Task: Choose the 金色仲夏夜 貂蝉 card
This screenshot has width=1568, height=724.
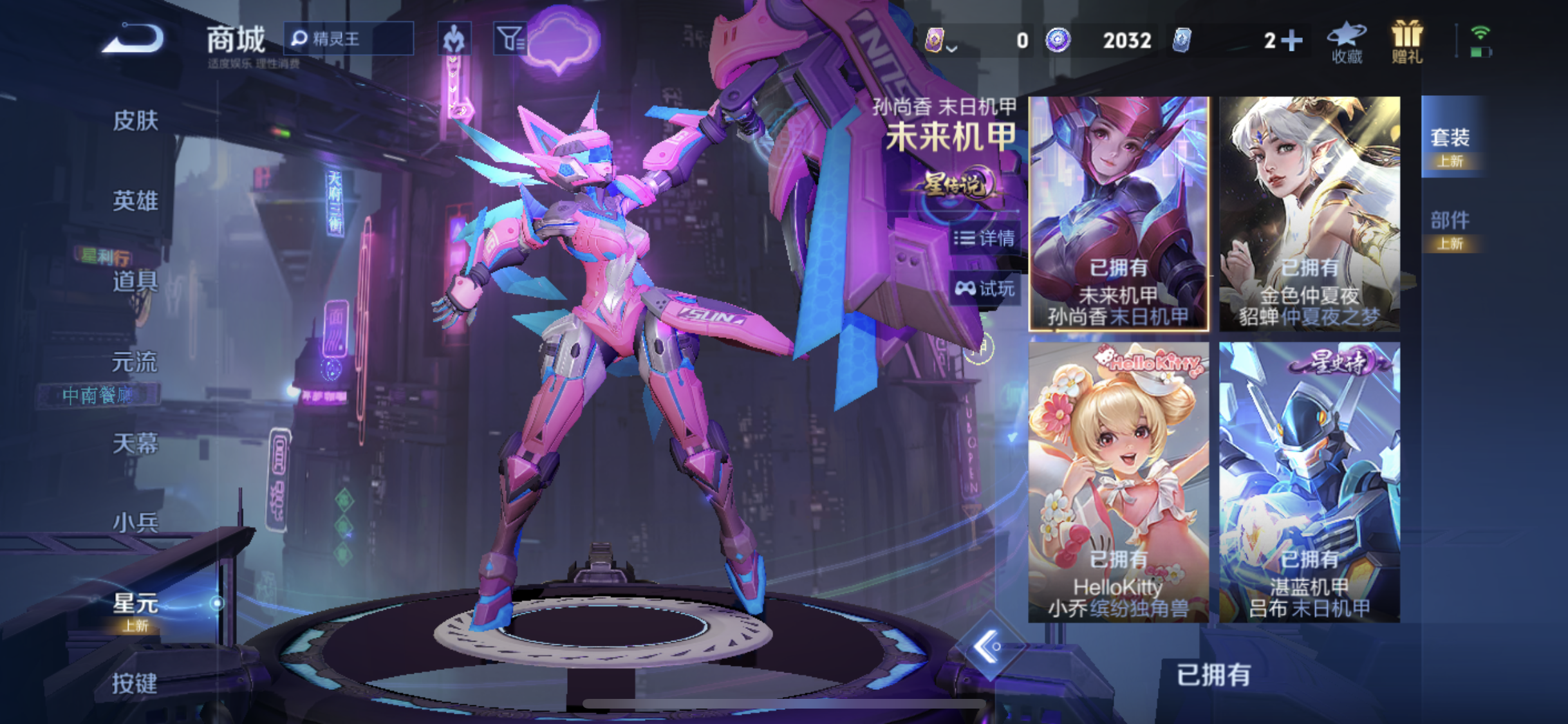Action: 1309,214
